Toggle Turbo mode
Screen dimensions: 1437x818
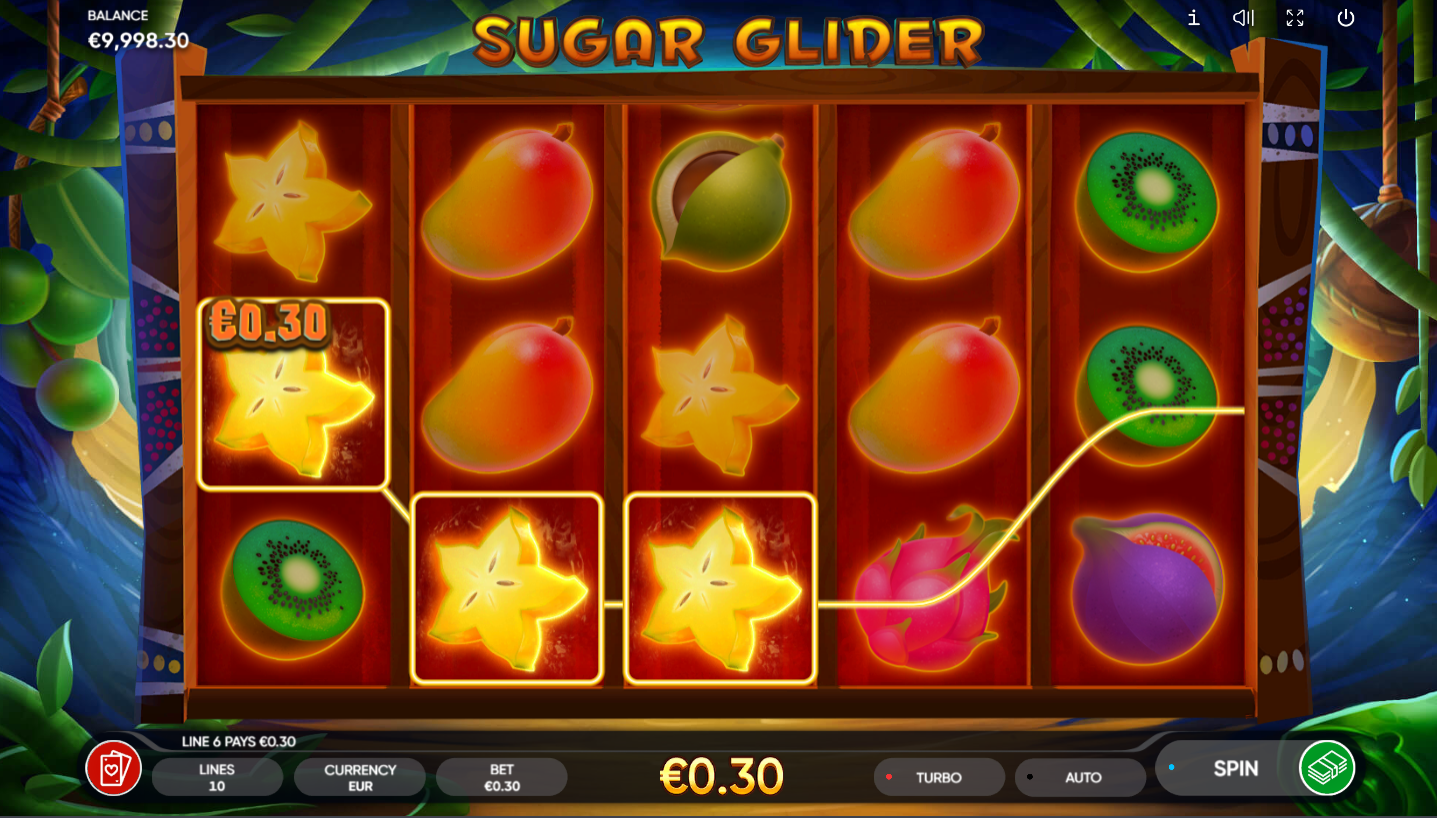(x=938, y=777)
